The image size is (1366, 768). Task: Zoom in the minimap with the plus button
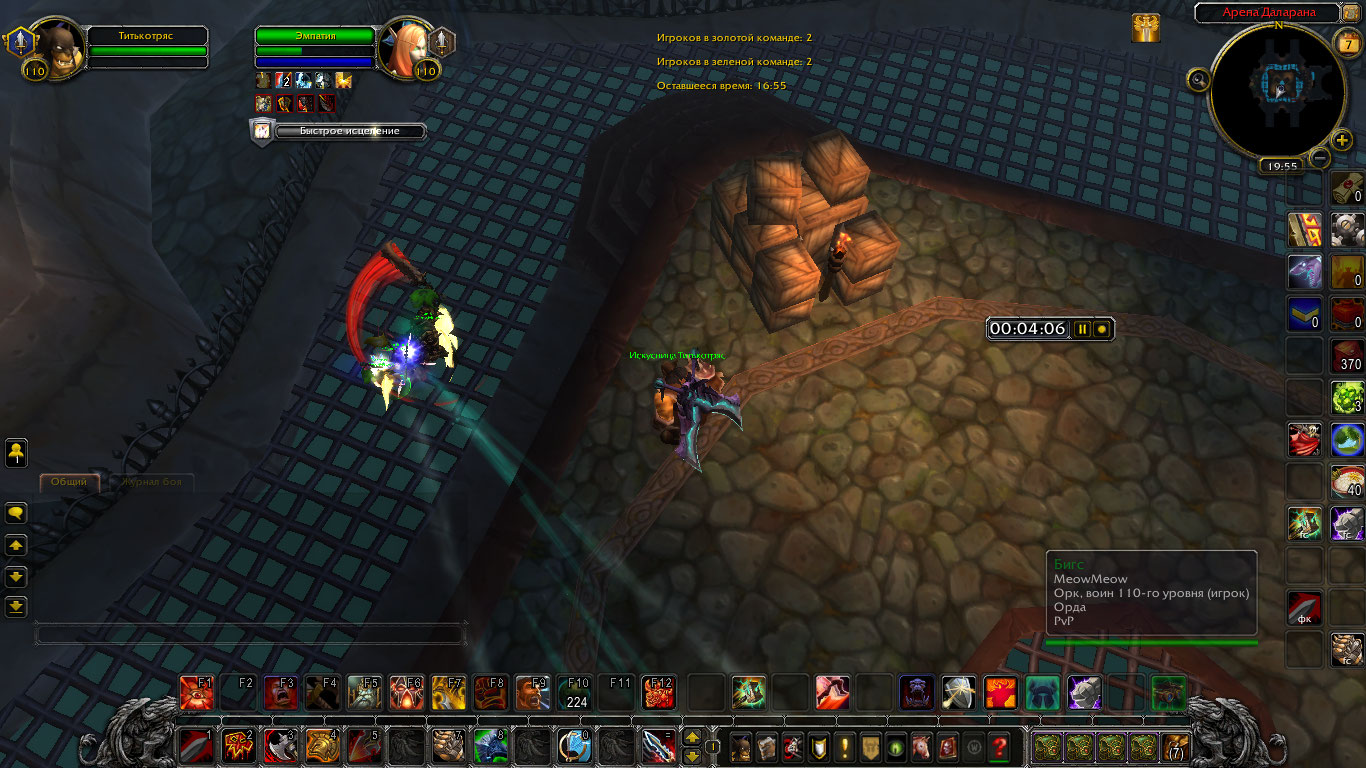1342,140
